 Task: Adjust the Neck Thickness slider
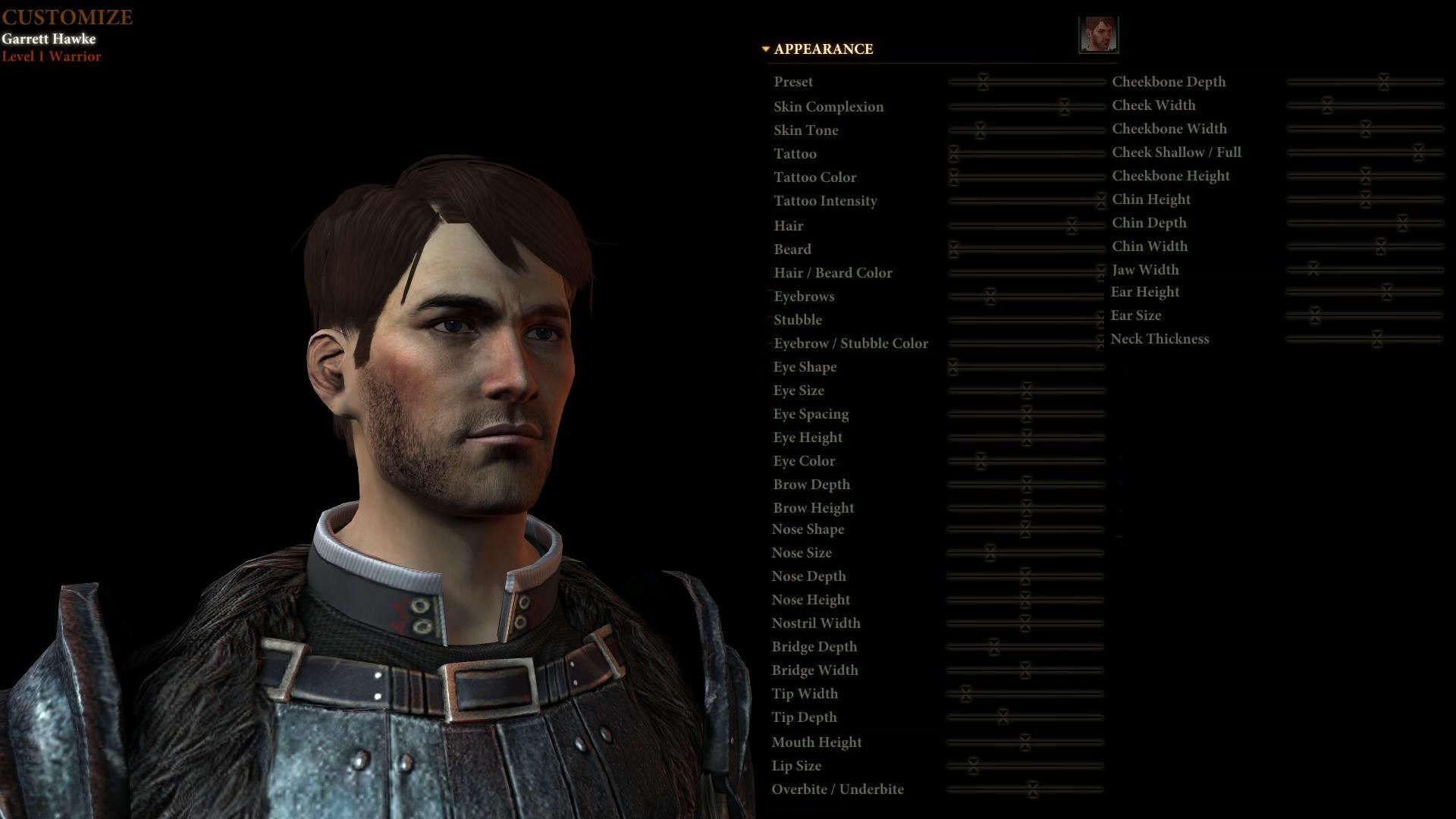[1376, 339]
